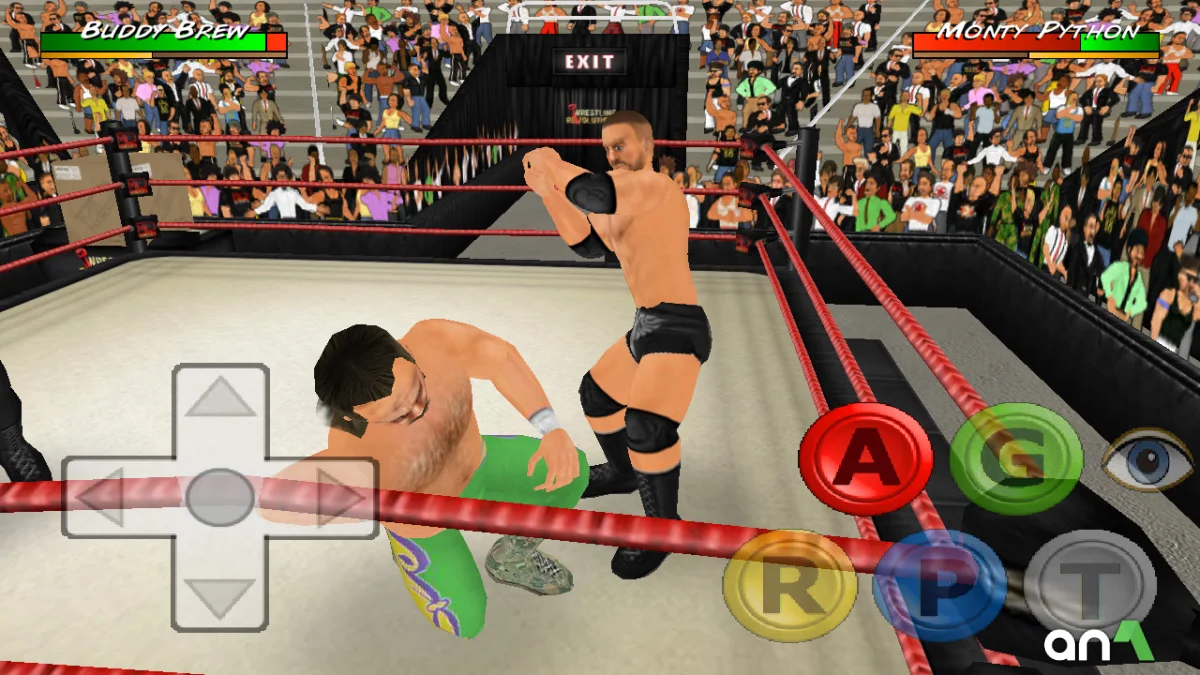Push the D-pad up arrow
Viewport: 1200px width, 675px height.
[220, 399]
